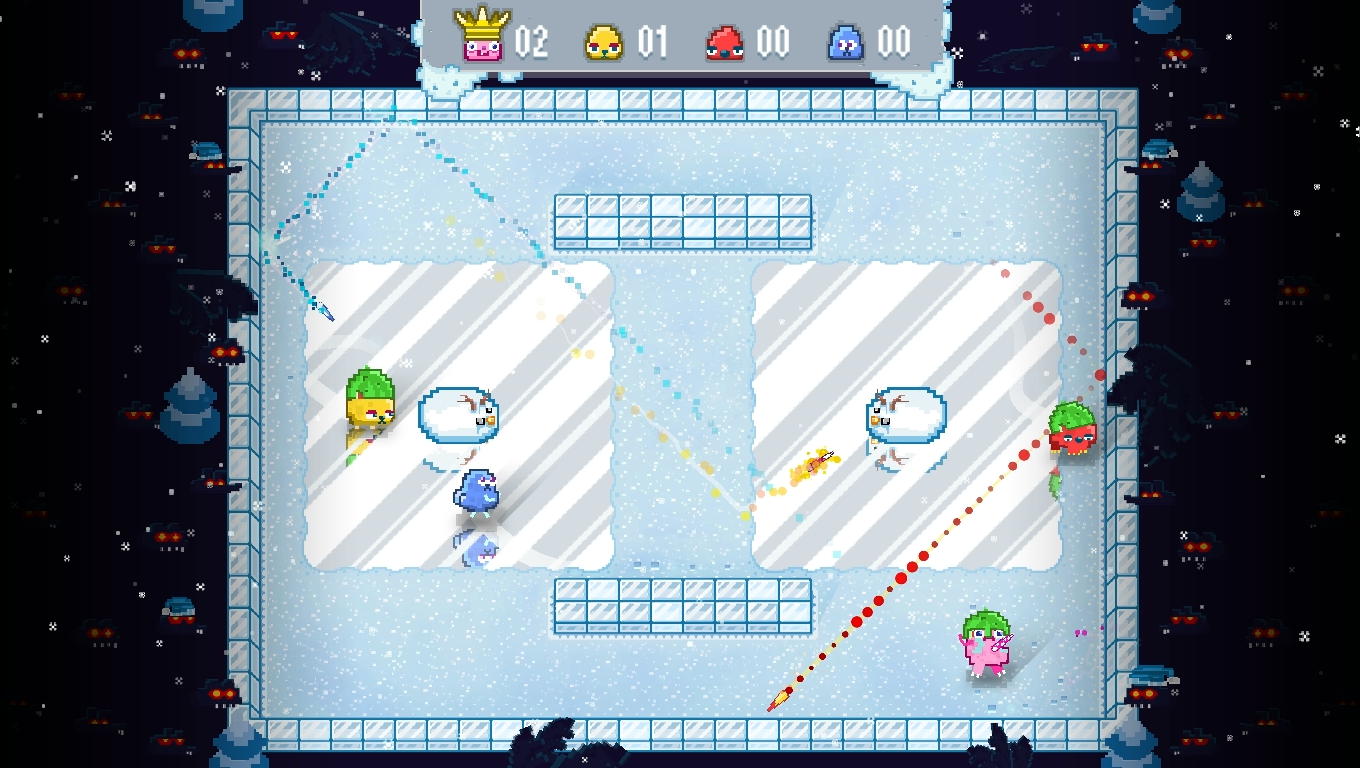
Task: Click the yellow player scoreboard icon
Action: click(604, 43)
